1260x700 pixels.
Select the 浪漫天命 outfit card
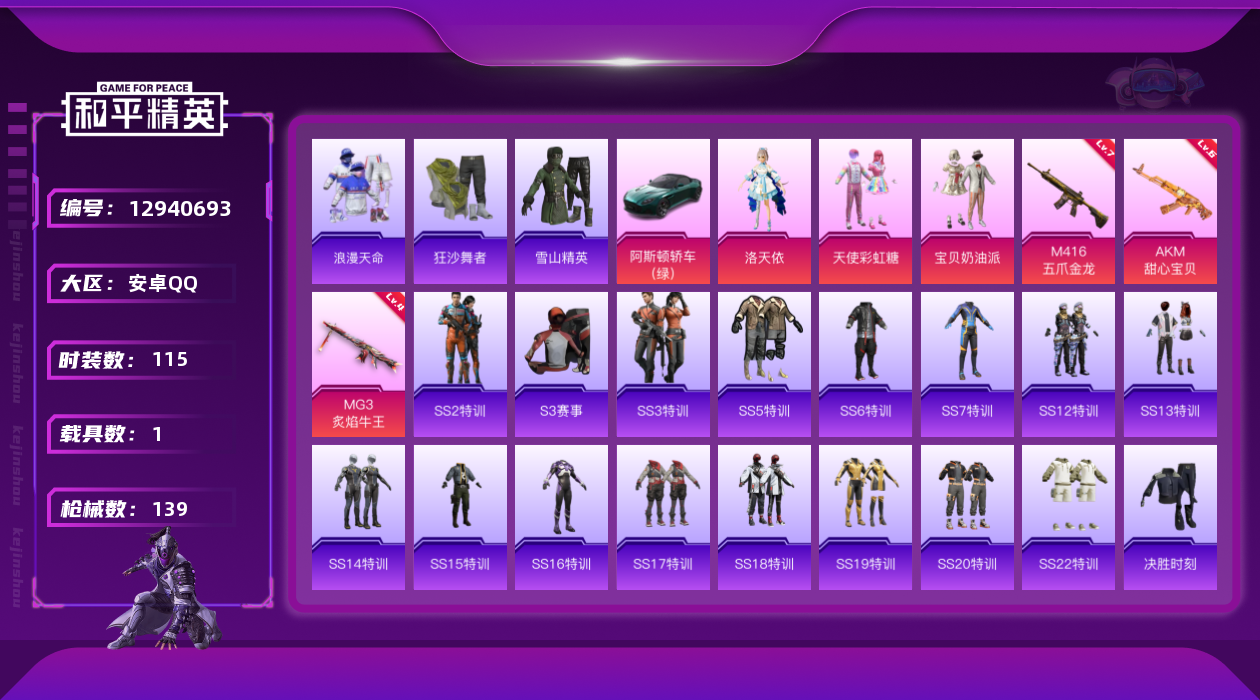[x=358, y=210]
